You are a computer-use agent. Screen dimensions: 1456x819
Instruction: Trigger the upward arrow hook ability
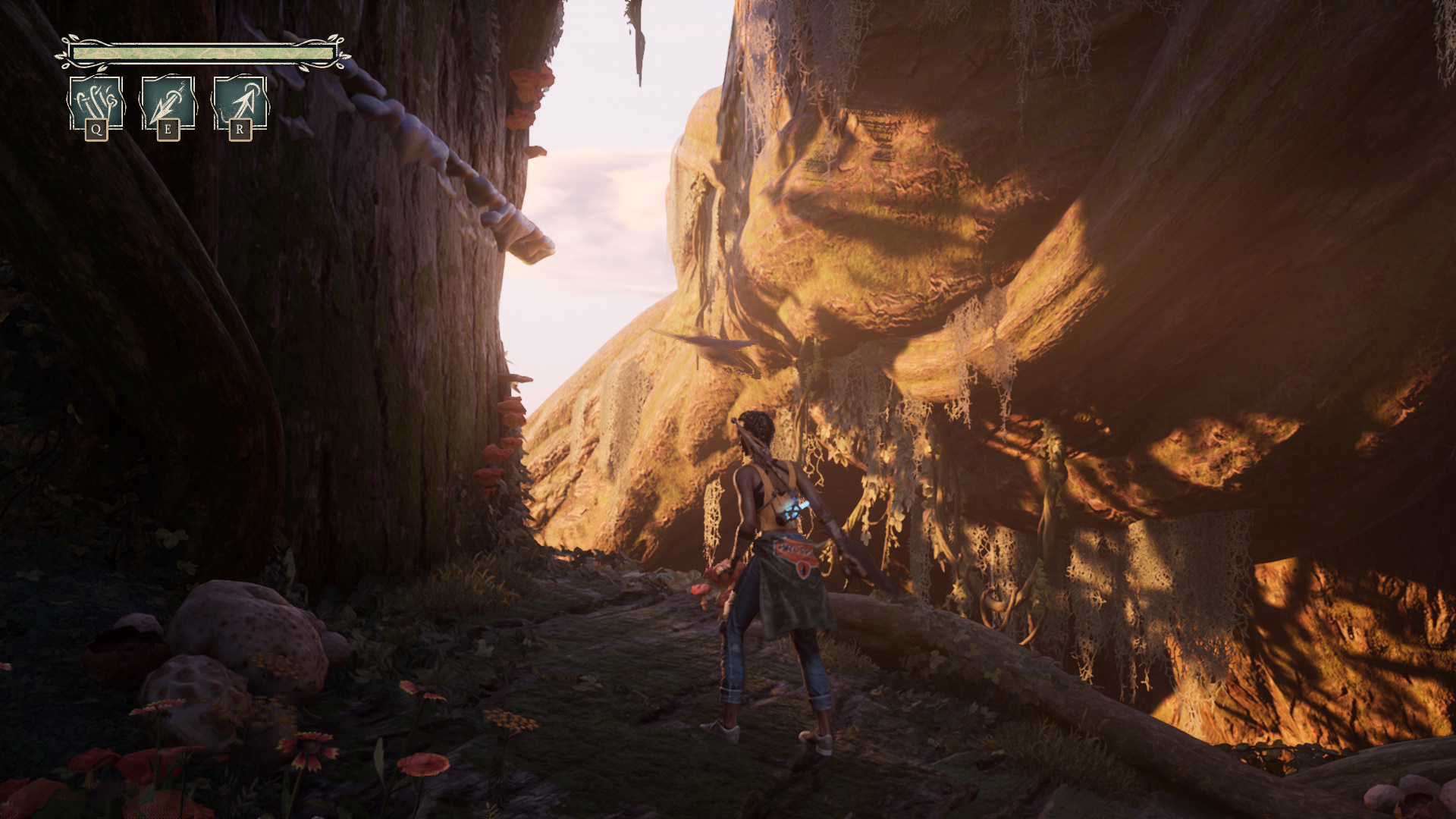click(x=240, y=103)
